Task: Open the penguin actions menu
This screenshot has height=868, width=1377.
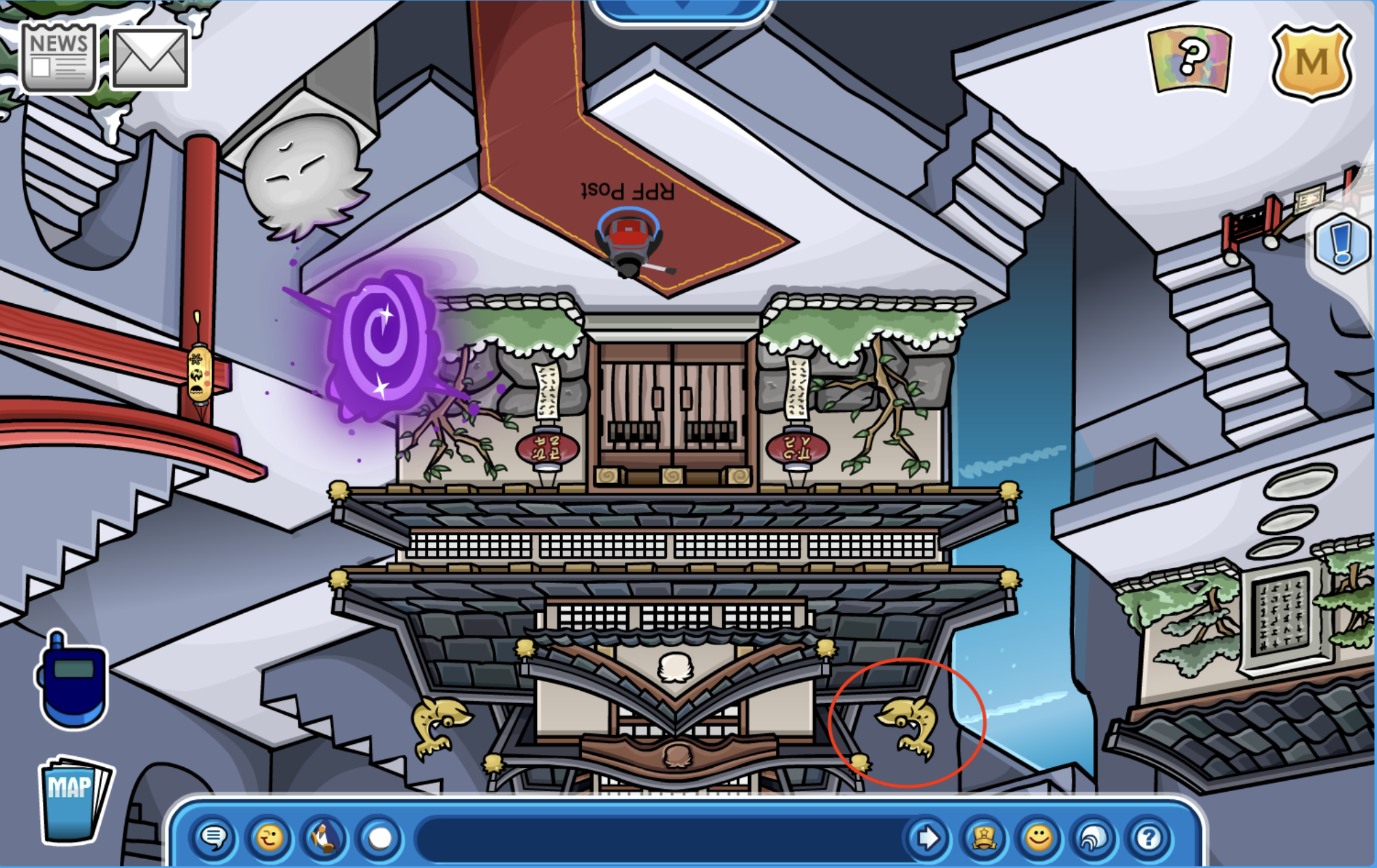Action: coord(324,837)
